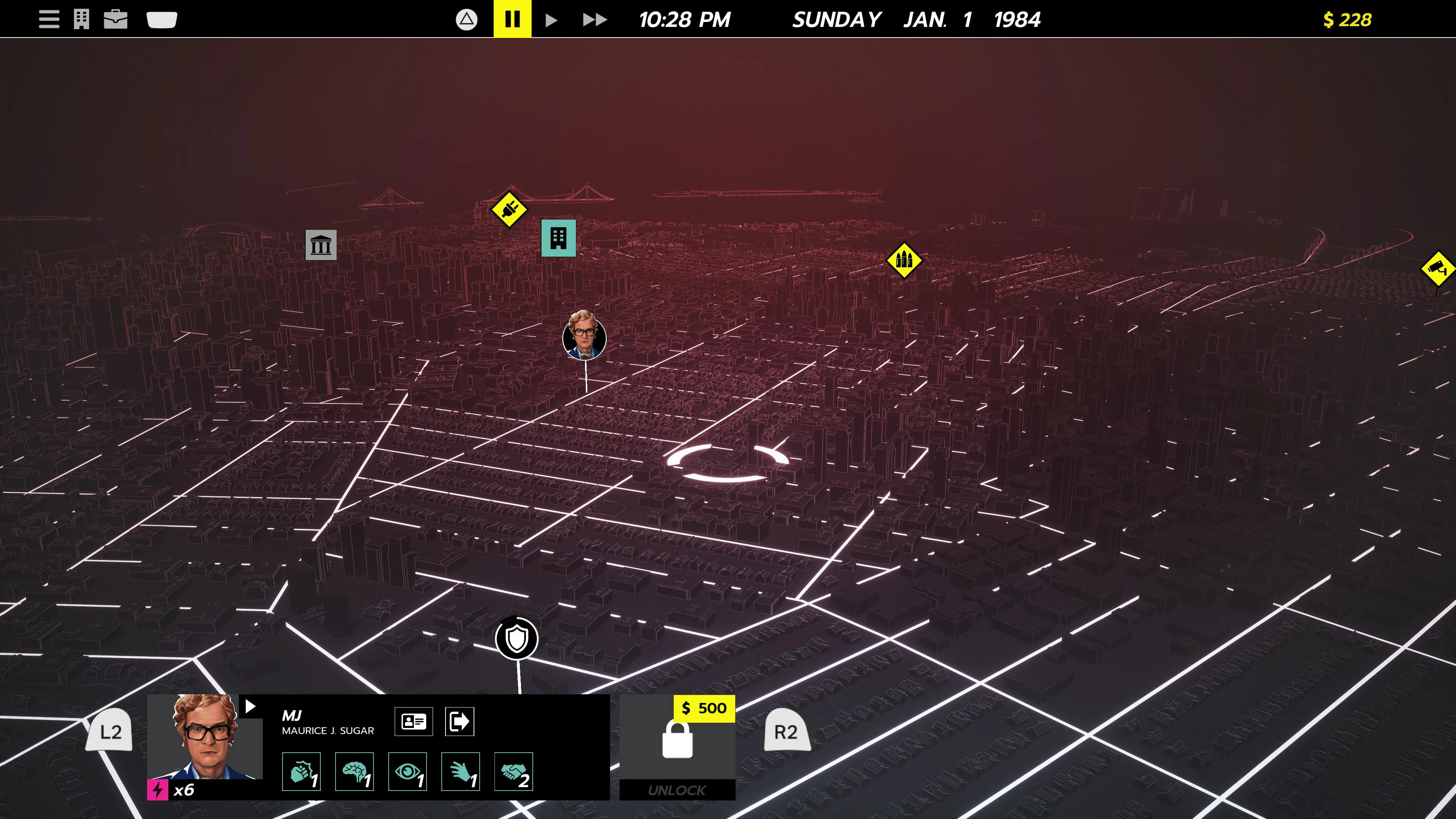Select the yellow security camera marker
Viewport: 1456px width, 819px height.
(x=1437, y=268)
